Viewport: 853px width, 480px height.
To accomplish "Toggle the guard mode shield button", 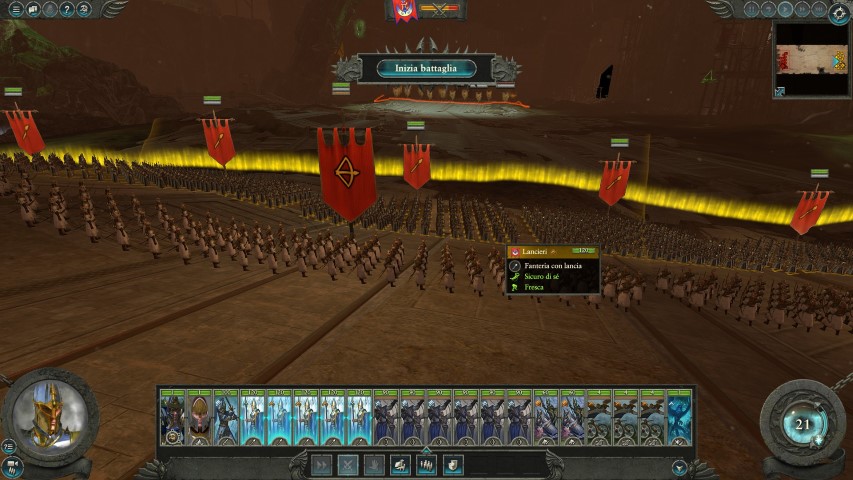I will tap(453, 464).
